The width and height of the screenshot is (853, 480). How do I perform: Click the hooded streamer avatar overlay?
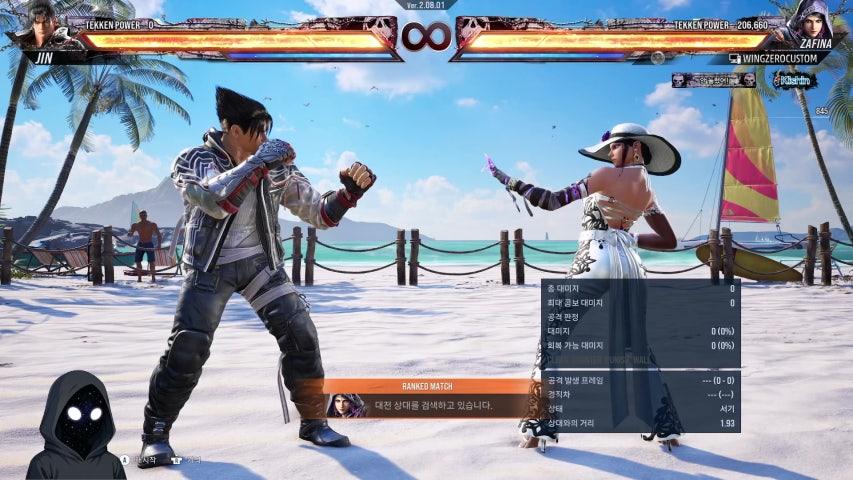click(x=76, y=426)
